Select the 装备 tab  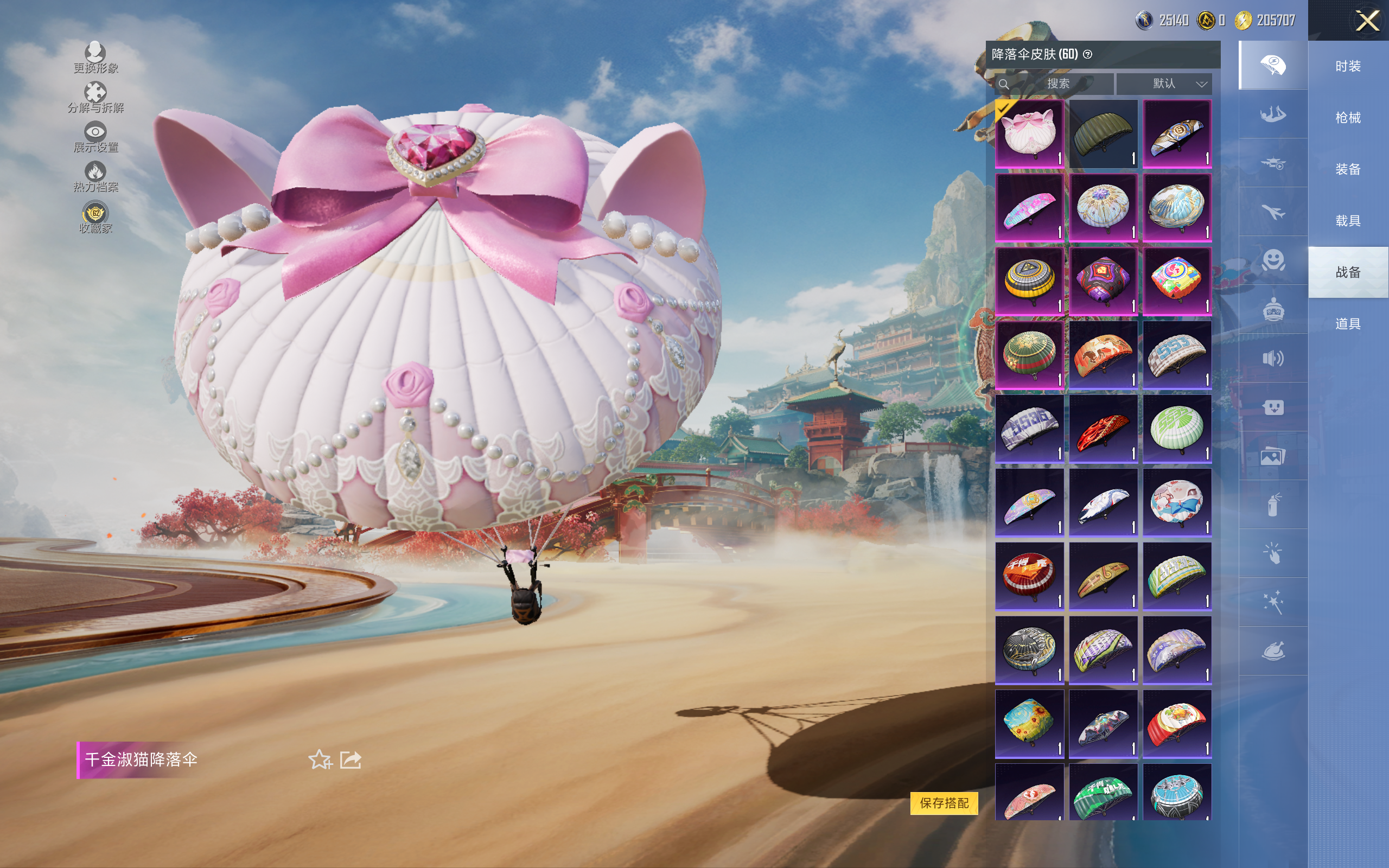coord(1348,169)
